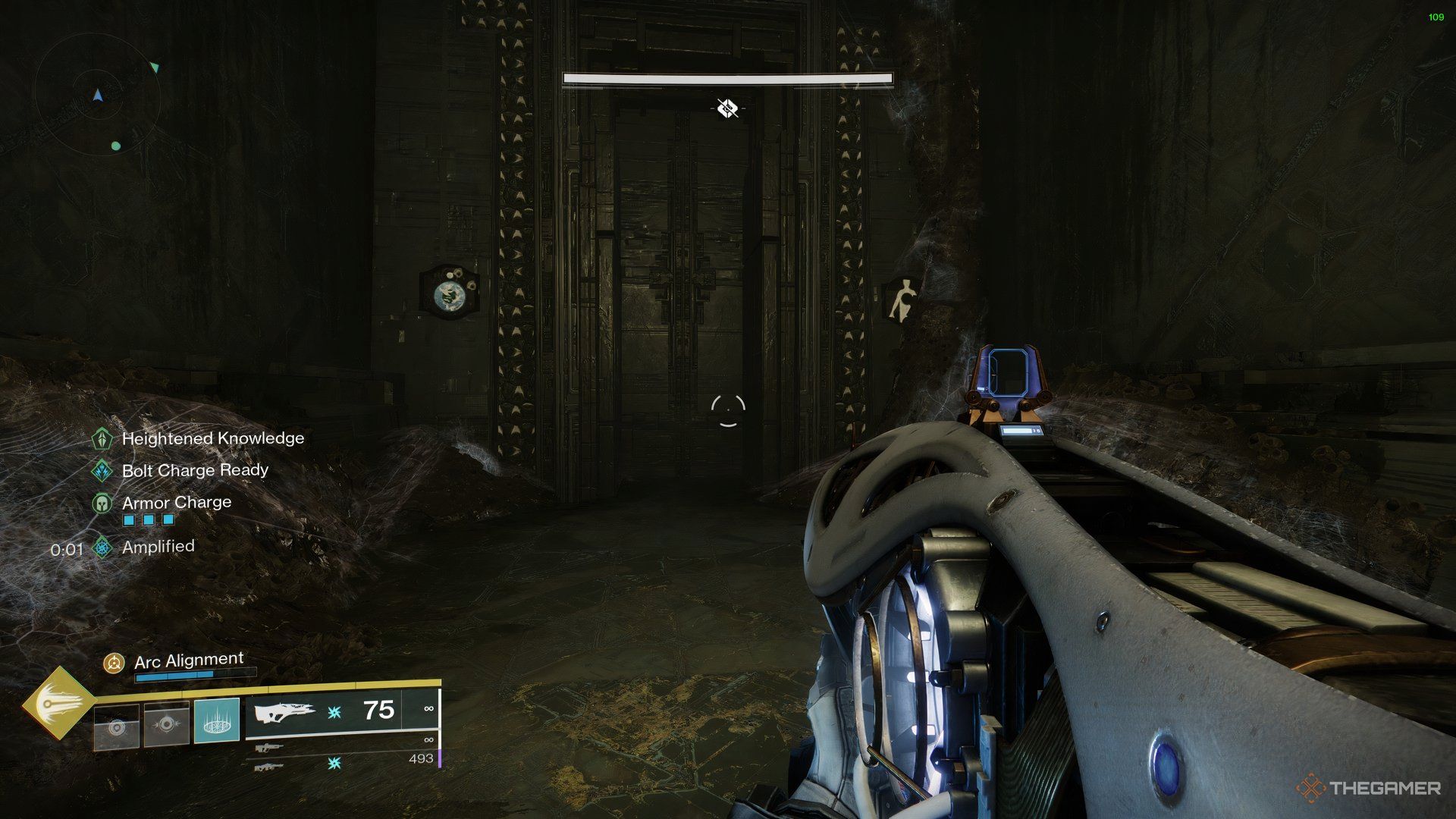Select the Heightened Knowledge buff icon
The image size is (1456, 819).
coord(102,438)
